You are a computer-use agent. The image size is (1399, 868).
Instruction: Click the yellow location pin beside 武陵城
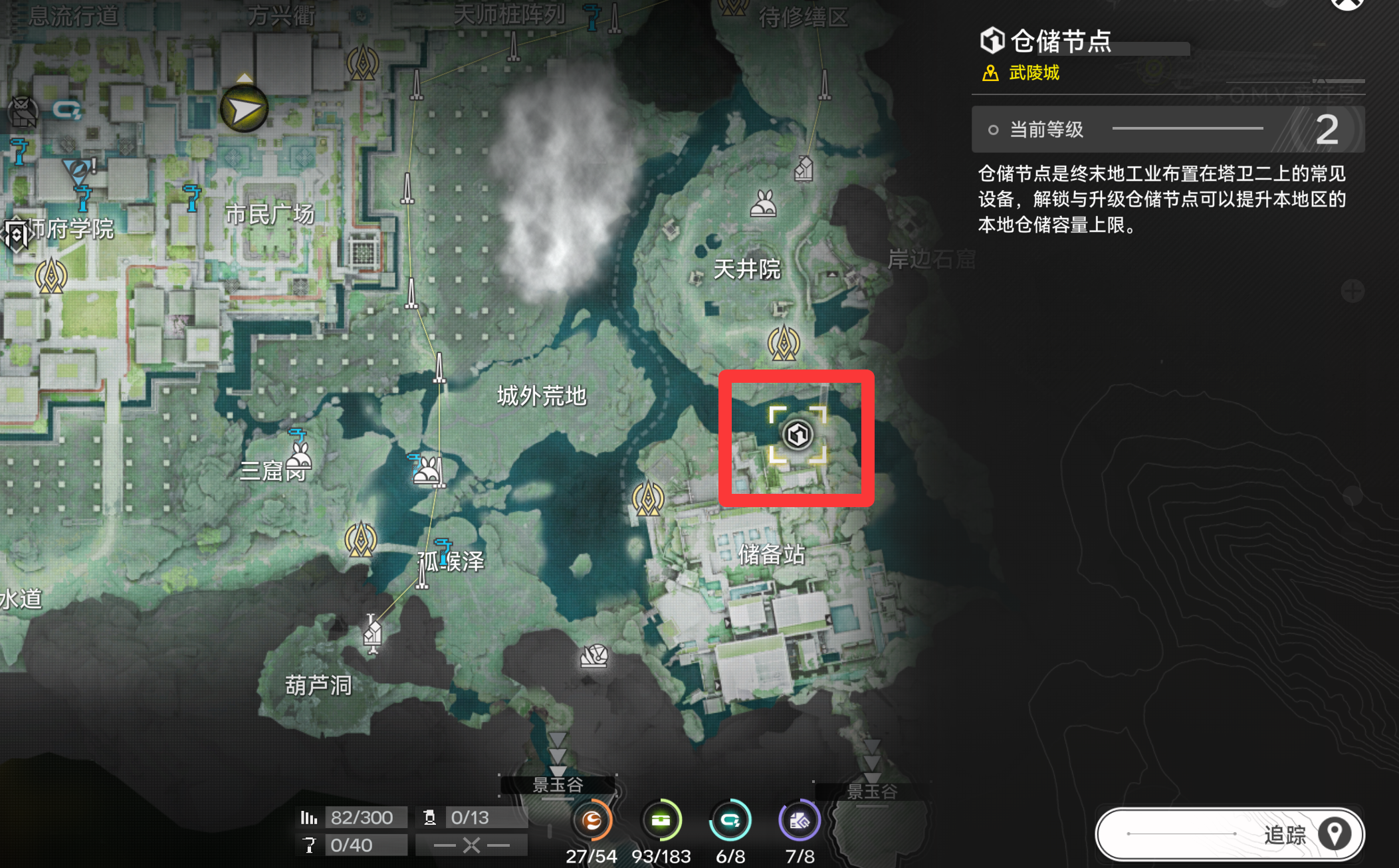pos(990,74)
